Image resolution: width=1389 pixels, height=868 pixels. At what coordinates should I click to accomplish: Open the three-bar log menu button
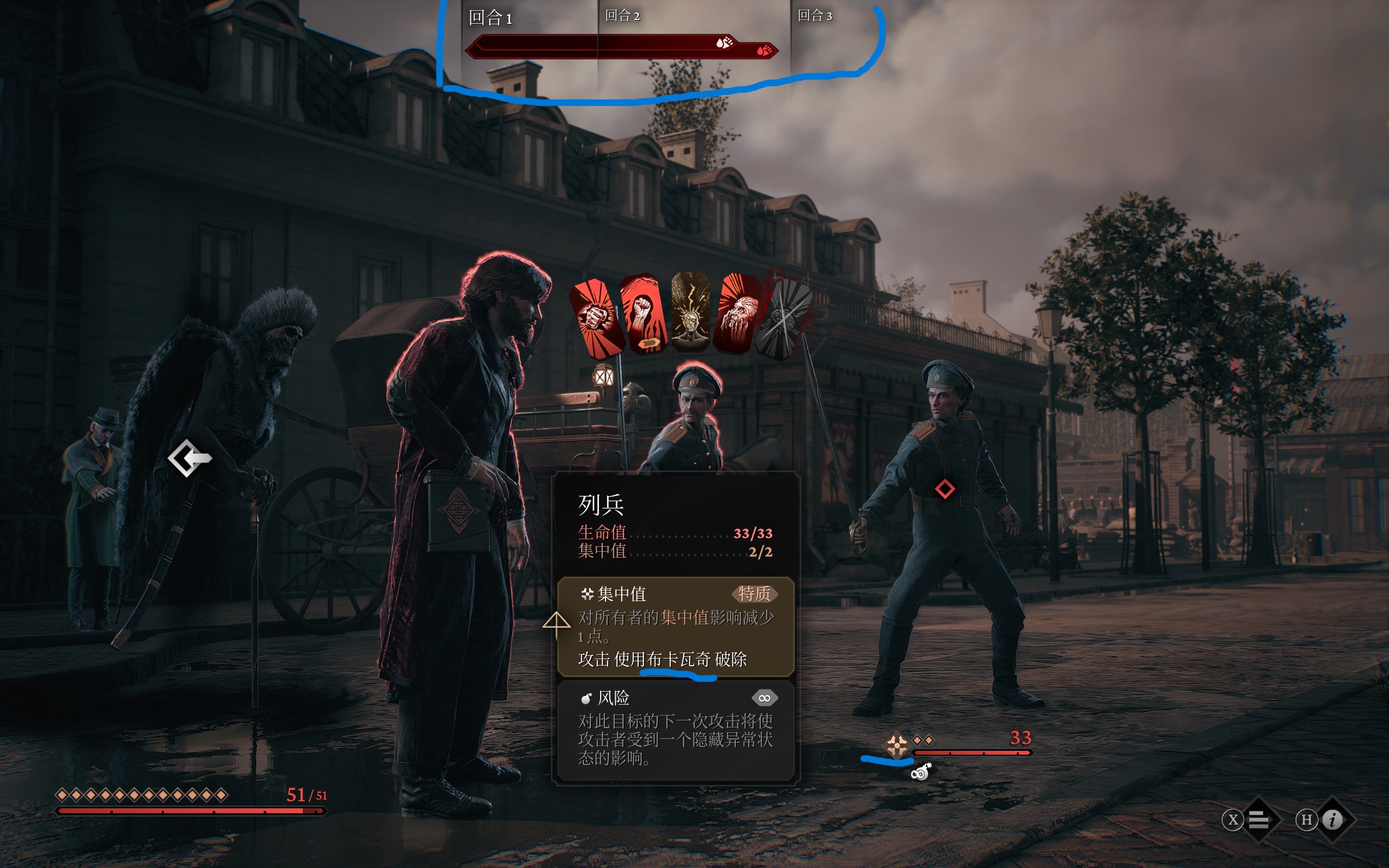(1258, 820)
